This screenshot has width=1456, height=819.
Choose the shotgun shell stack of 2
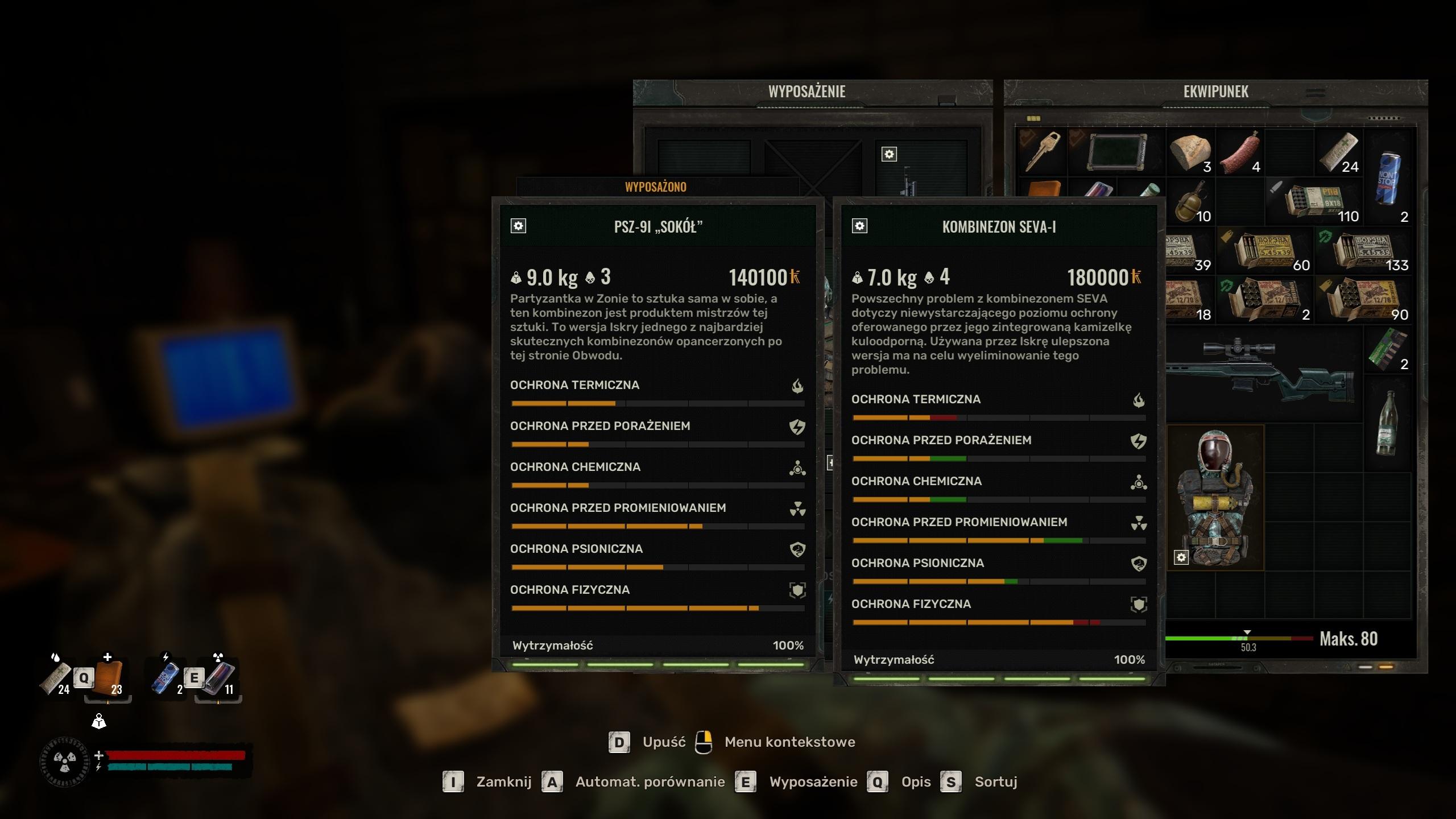[1265, 300]
